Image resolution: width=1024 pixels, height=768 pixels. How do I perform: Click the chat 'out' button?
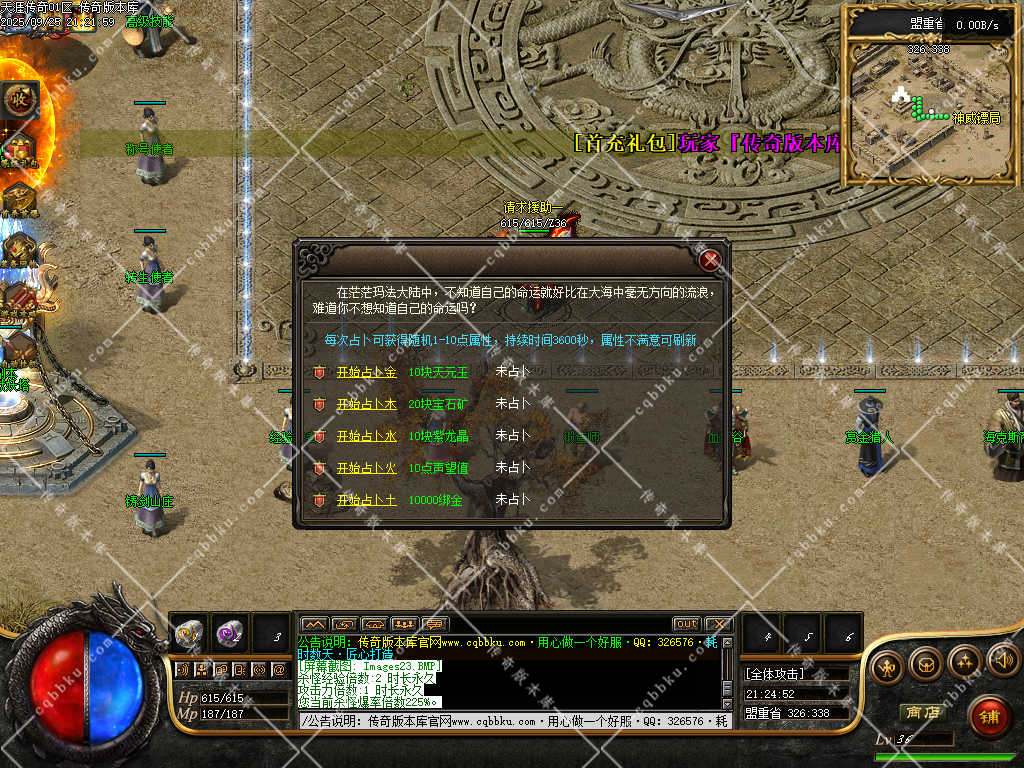click(686, 624)
